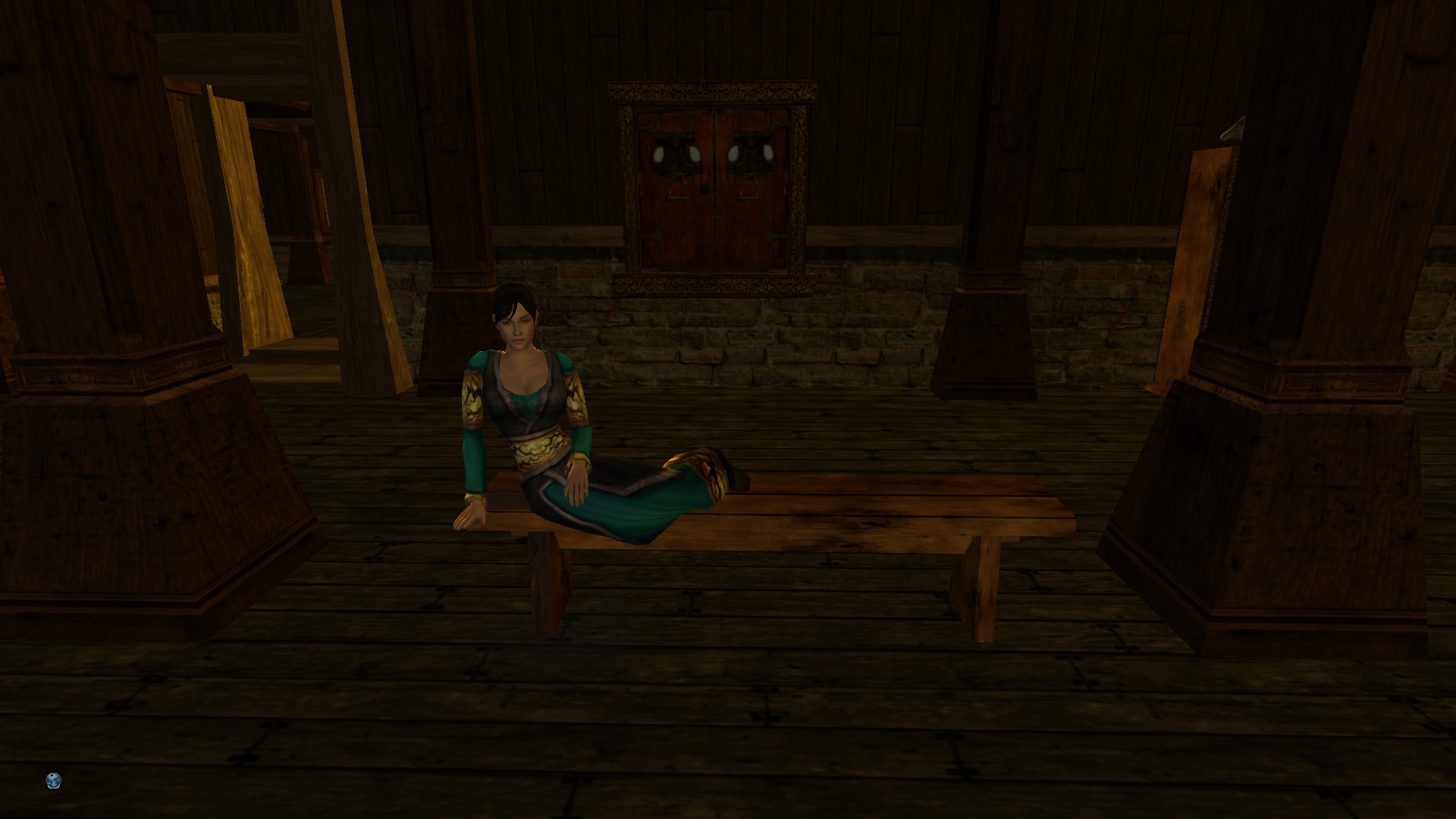1456x819 pixels.
Task: Click the small blue globe icon
Action: [53, 780]
